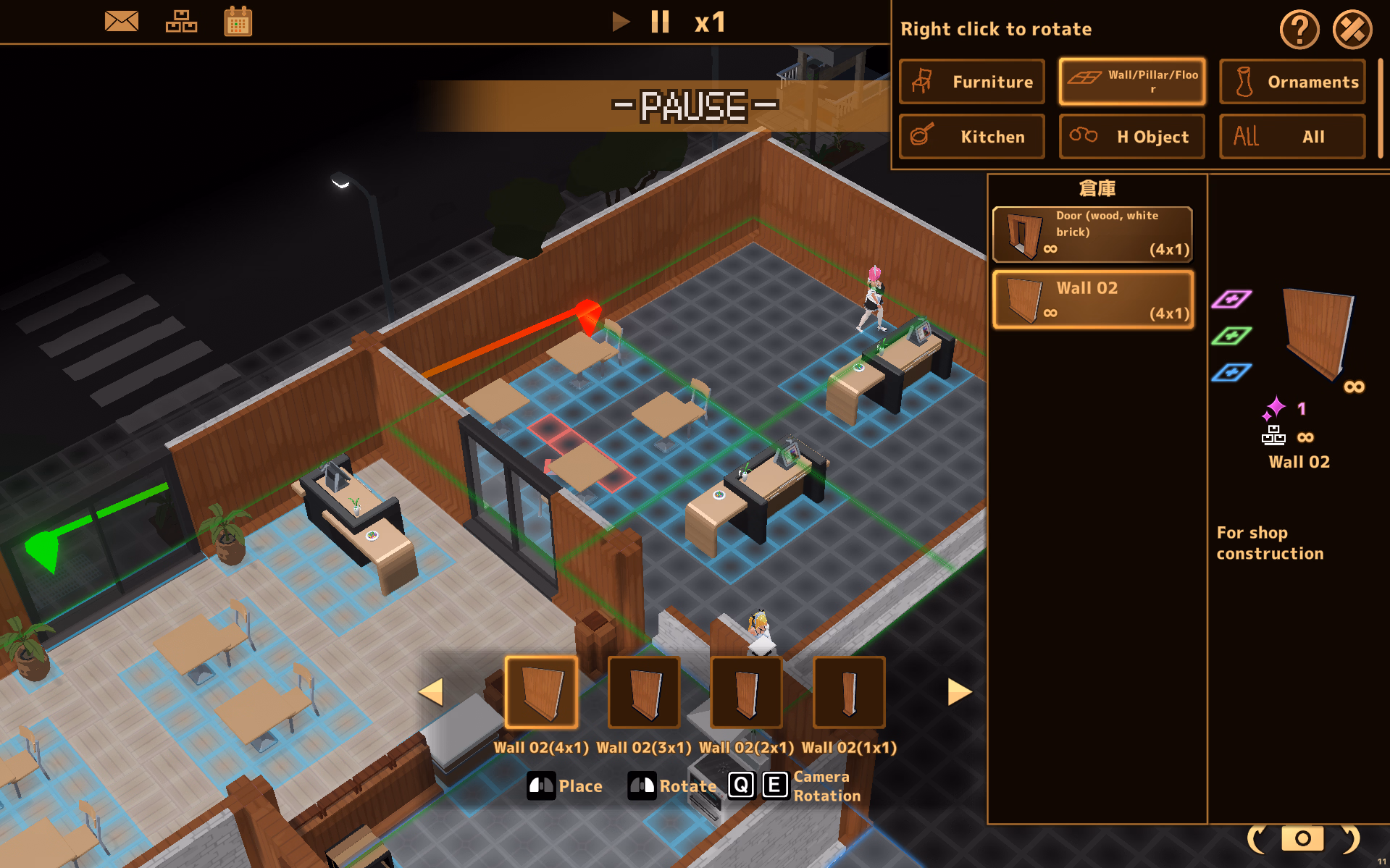Open the mail envelope icon
This screenshot has width=1390, height=868.
pos(121,22)
